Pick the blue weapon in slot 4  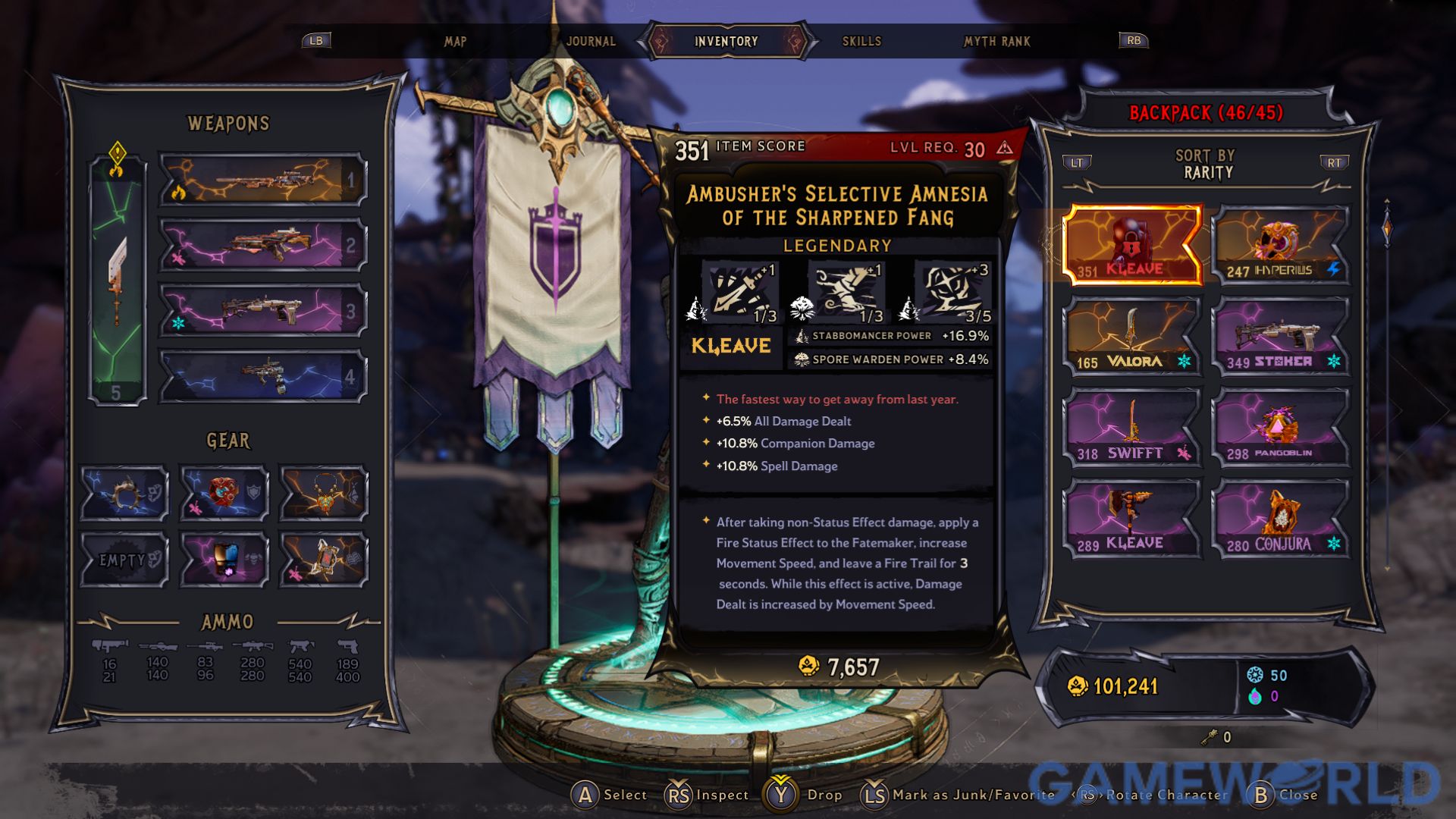[x=262, y=376]
